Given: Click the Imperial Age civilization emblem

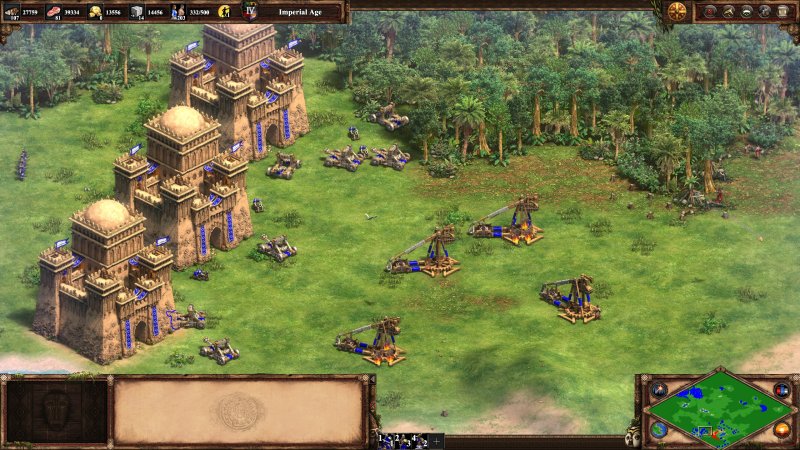Looking at the screenshot, I should coord(250,11).
